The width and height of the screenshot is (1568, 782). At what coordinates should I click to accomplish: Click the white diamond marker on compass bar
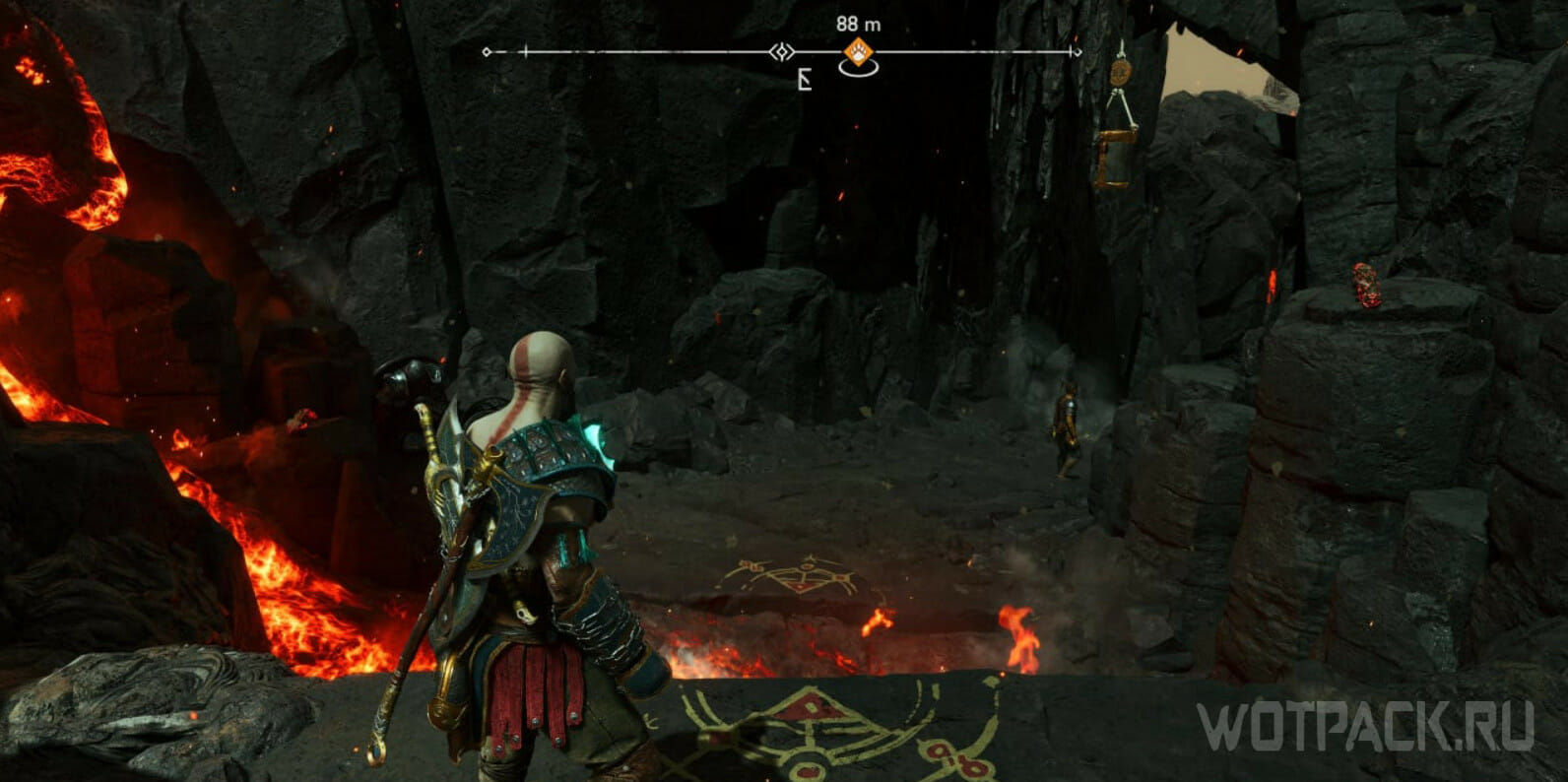coord(781,51)
